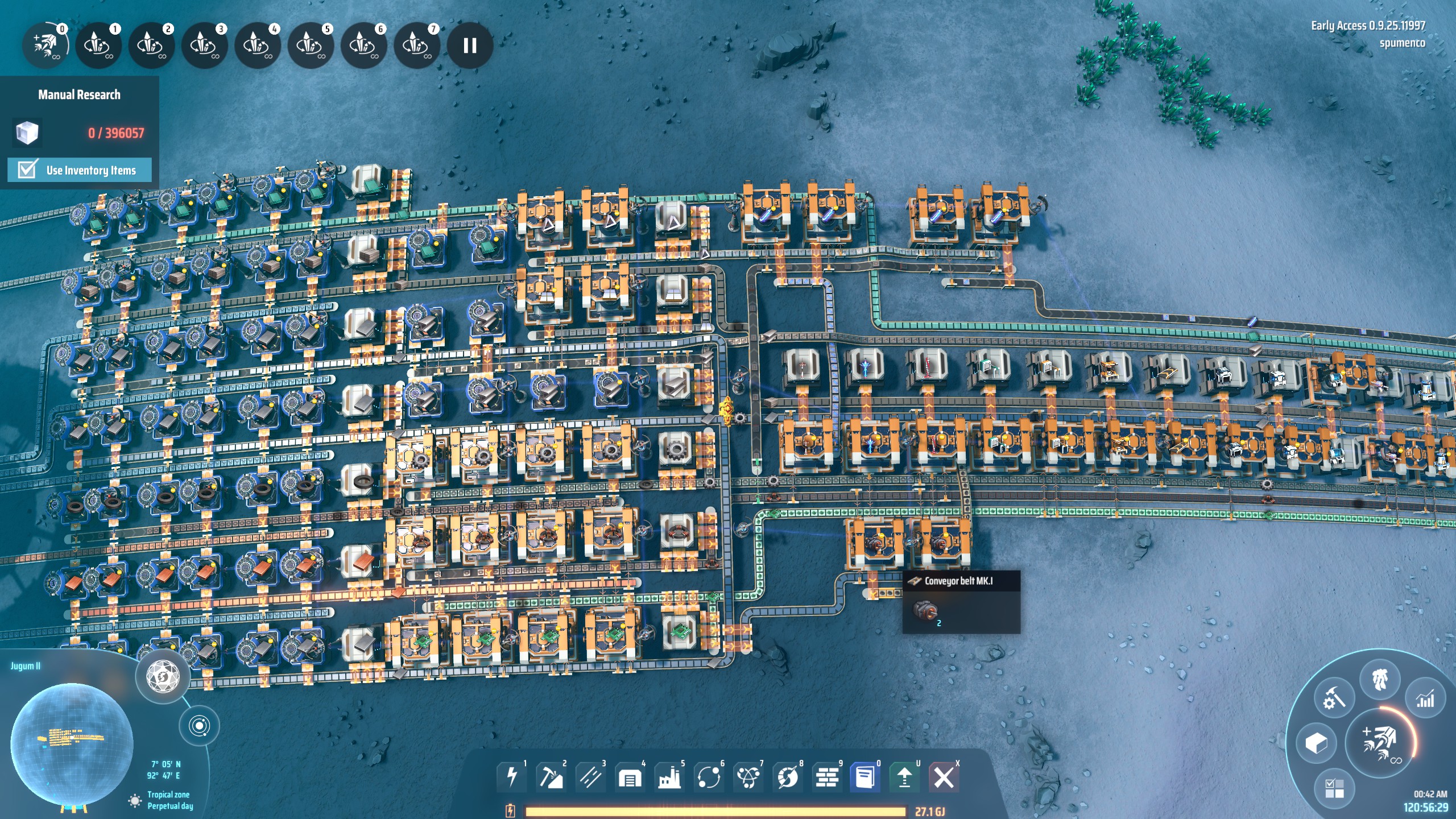Toggle the Use Inventory Items checkbox
Viewport: 1456px width, 819px height.
pyautogui.click(x=27, y=169)
